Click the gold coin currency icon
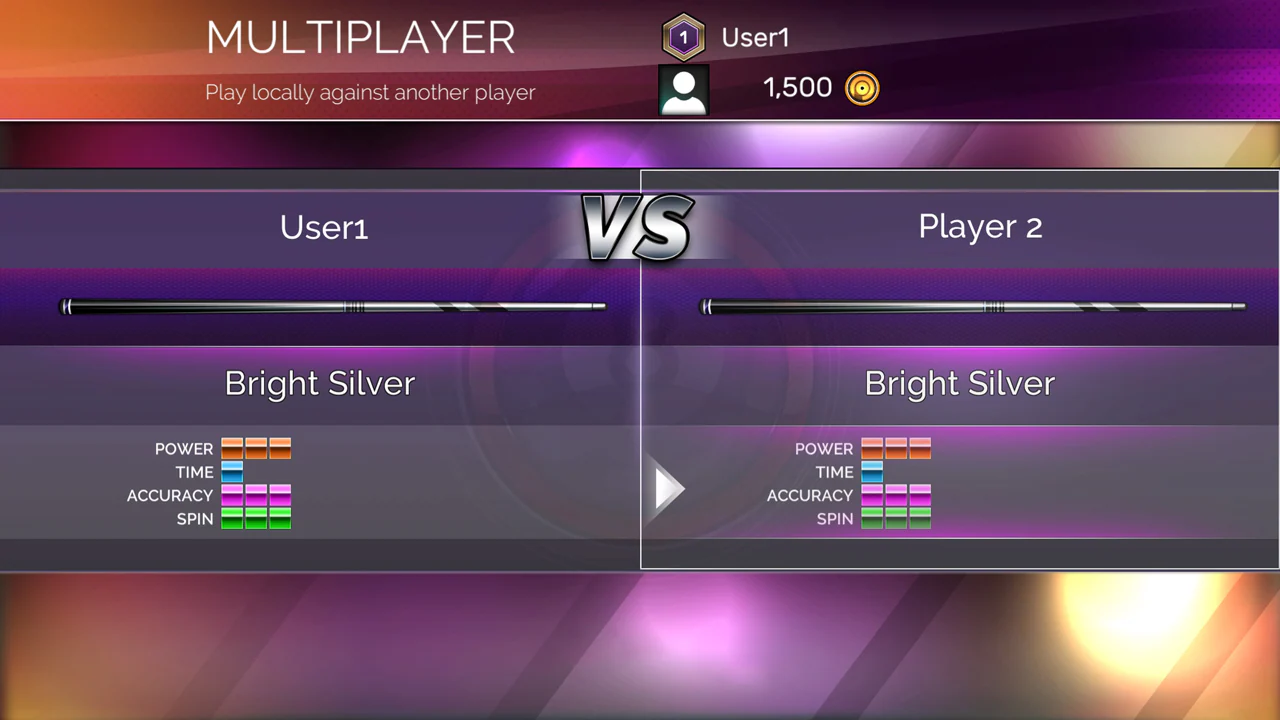This screenshot has width=1280, height=720. [x=861, y=87]
